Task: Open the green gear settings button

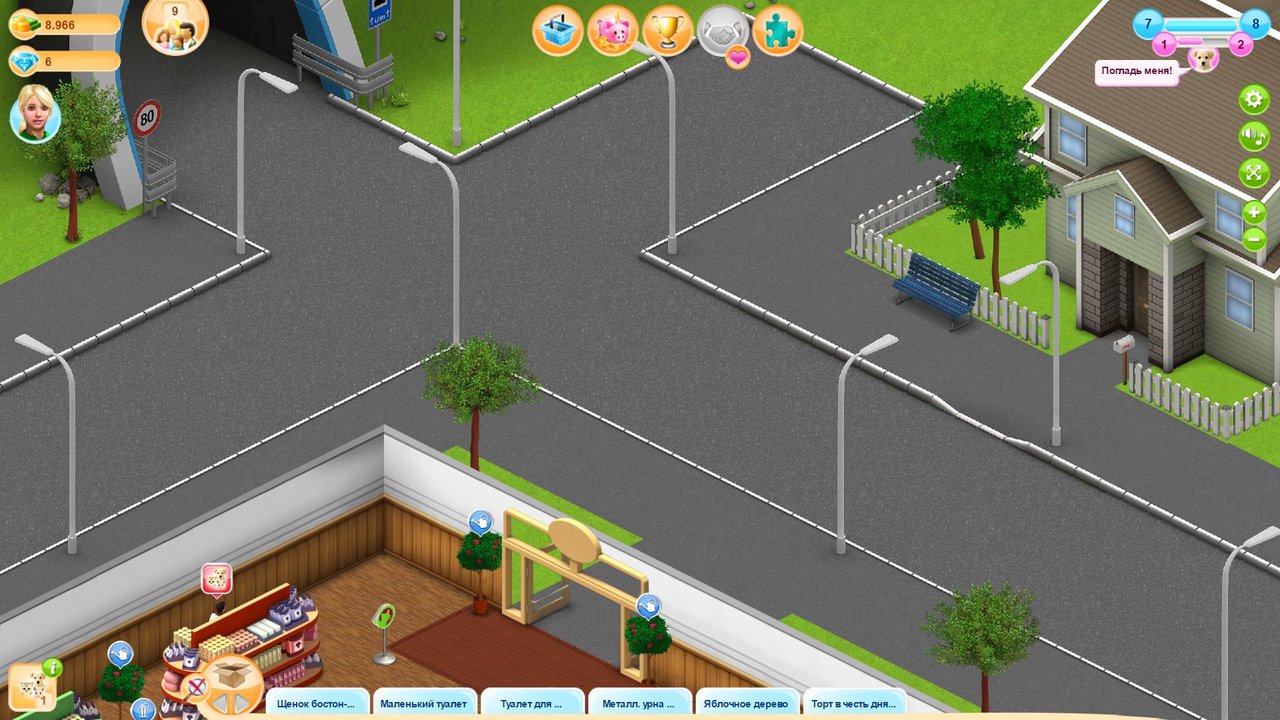Action: [1253, 100]
